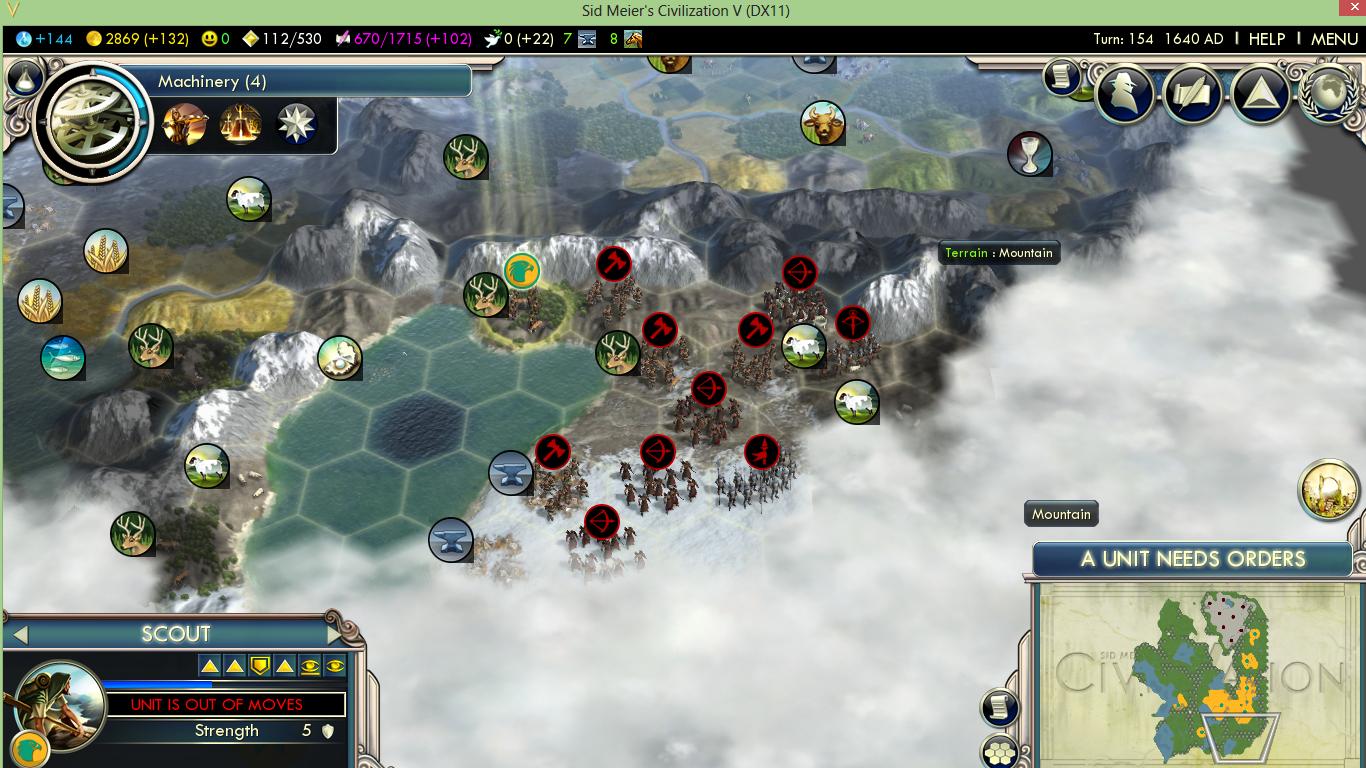Select the previous unit with left arrow
The height and width of the screenshot is (768, 1366).
click(x=20, y=634)
